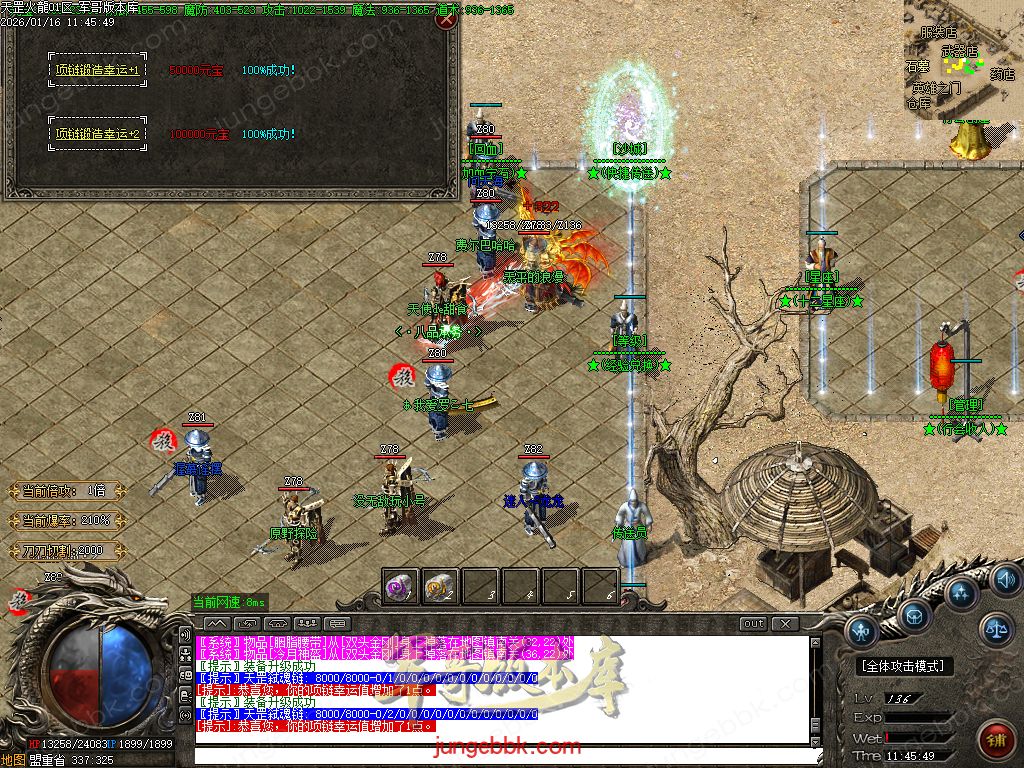Click the 当前倍攻 multiplier plaque
This screenshot has width=1024, height=768.
pyautogui.click(x=68, y=491)
